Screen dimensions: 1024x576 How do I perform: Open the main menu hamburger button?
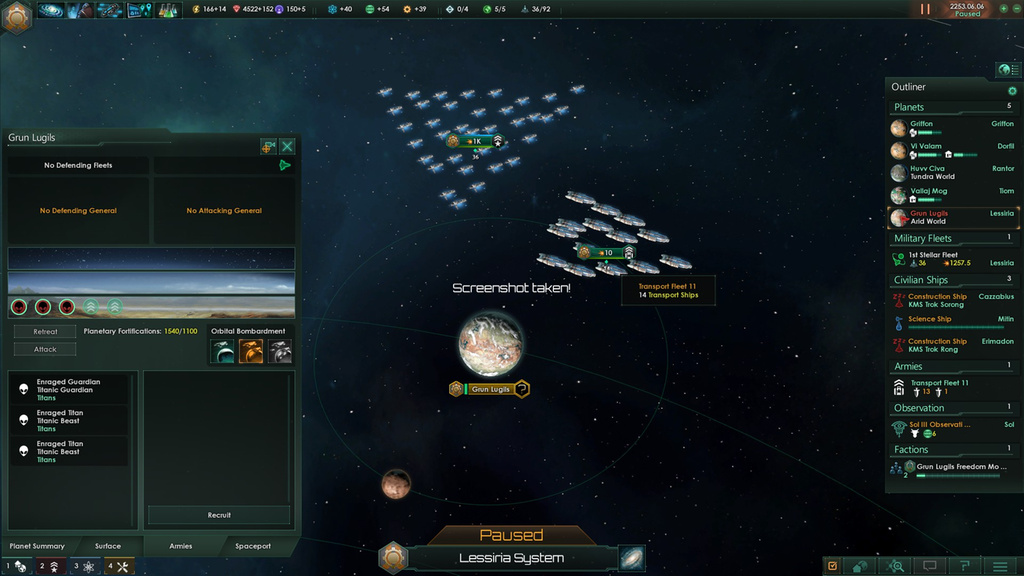pyautogui.click(x=997, y=566)
